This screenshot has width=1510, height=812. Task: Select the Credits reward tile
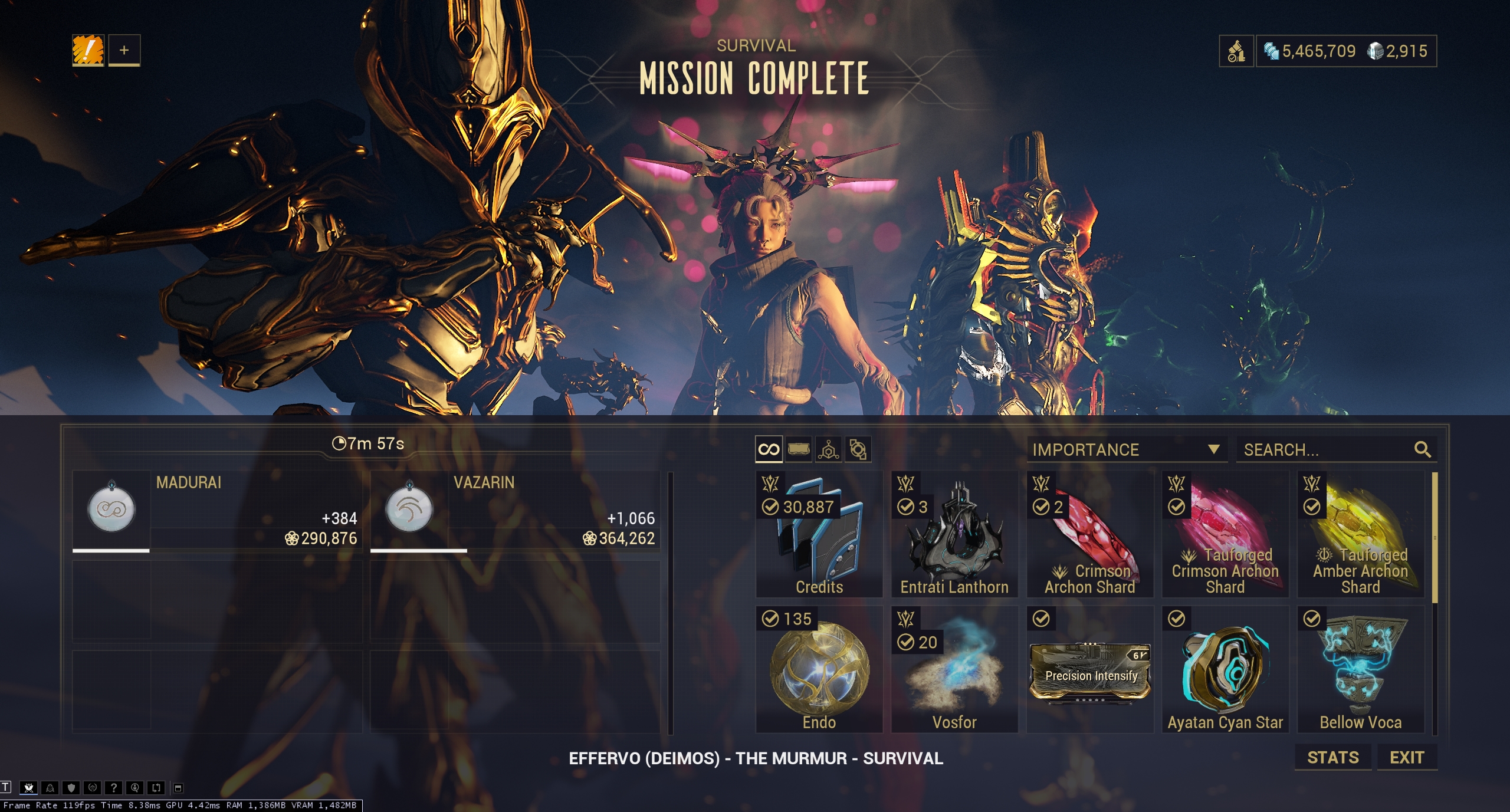[819, 534]
